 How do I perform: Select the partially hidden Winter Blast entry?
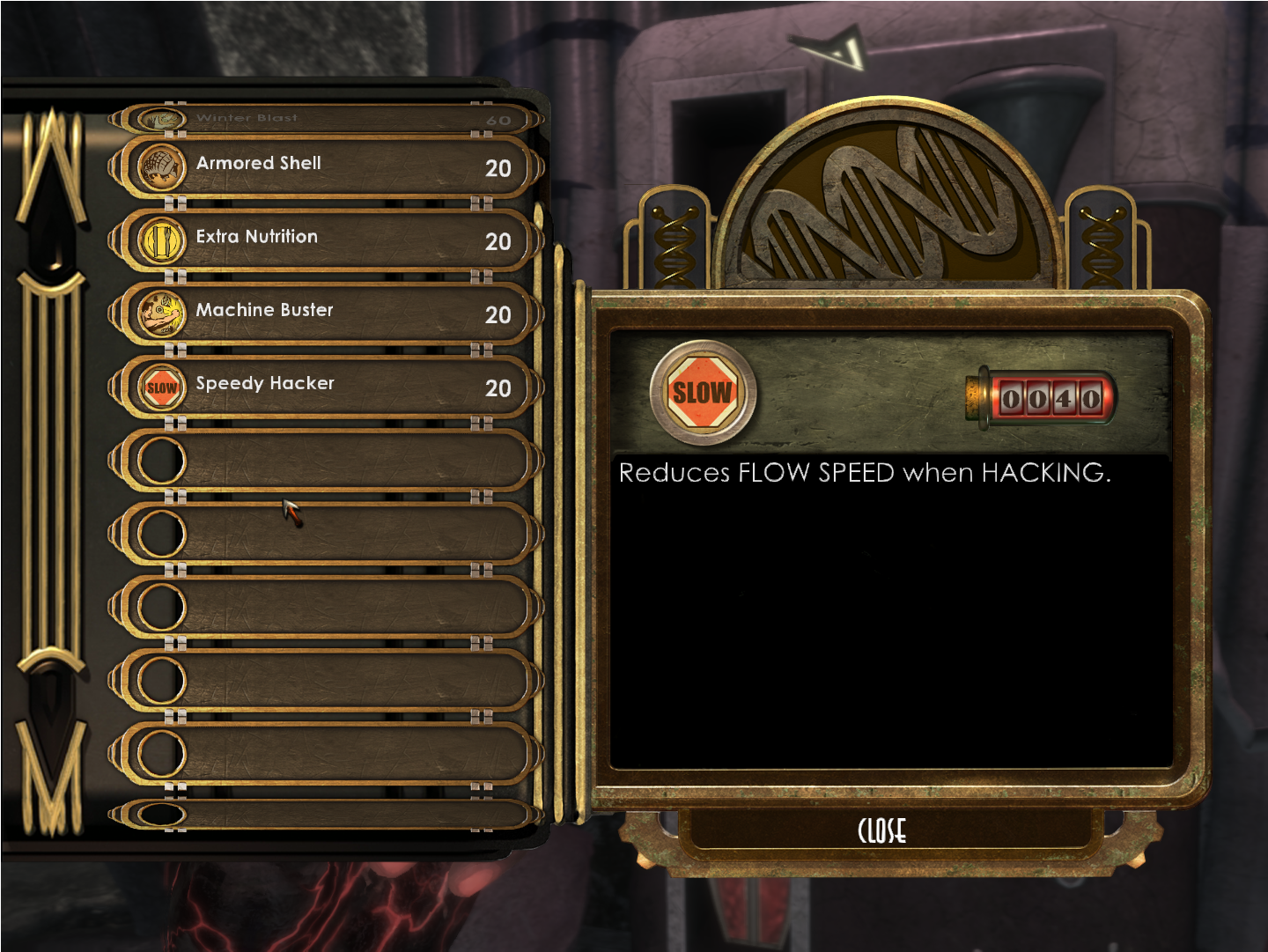coord(326,119)
